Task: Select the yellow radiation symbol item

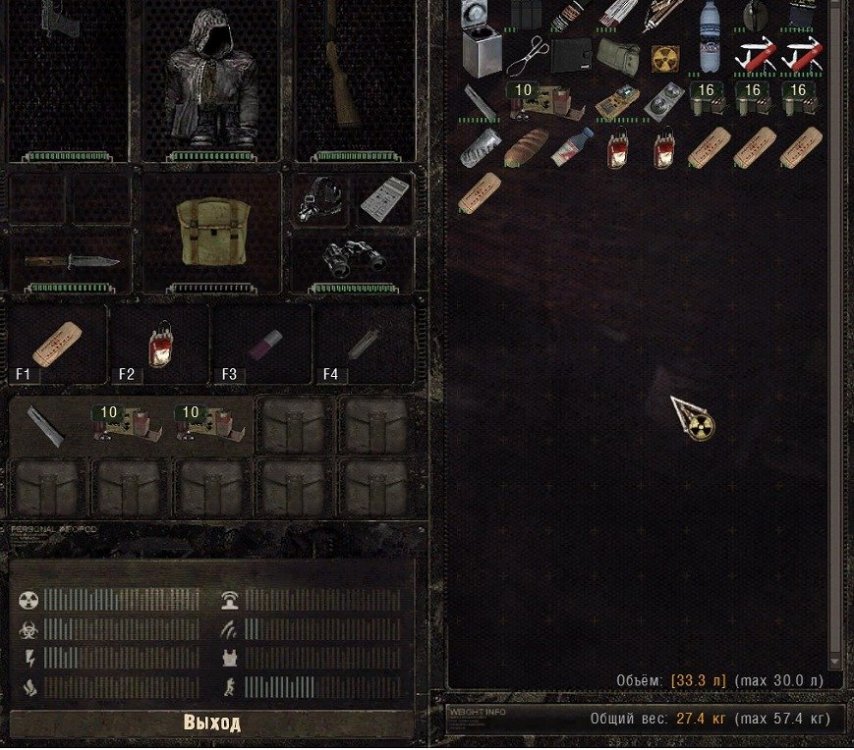Action: [663, 58]
